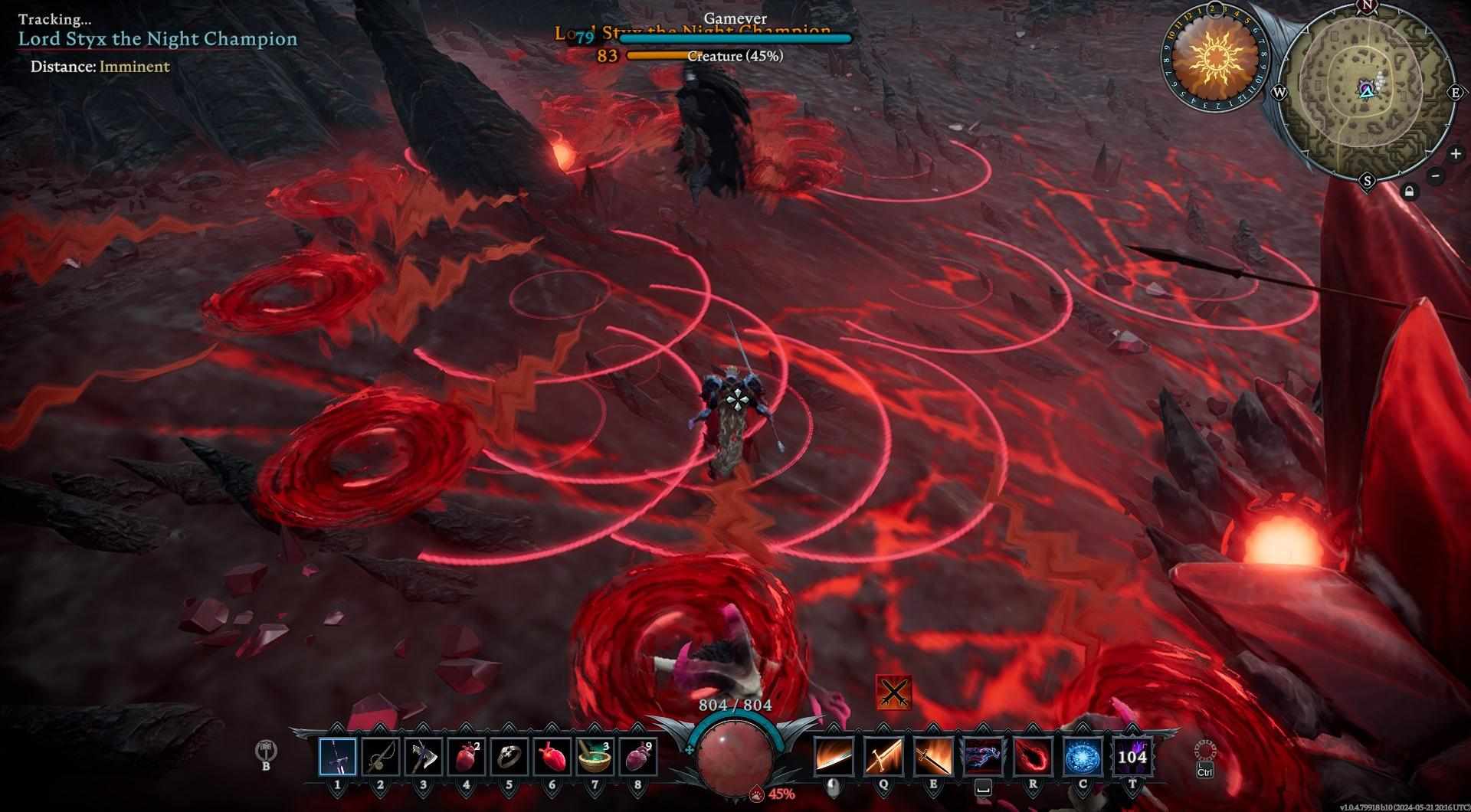
Task: Select the fishing pole hotbar slot
Action: (380, 756)
